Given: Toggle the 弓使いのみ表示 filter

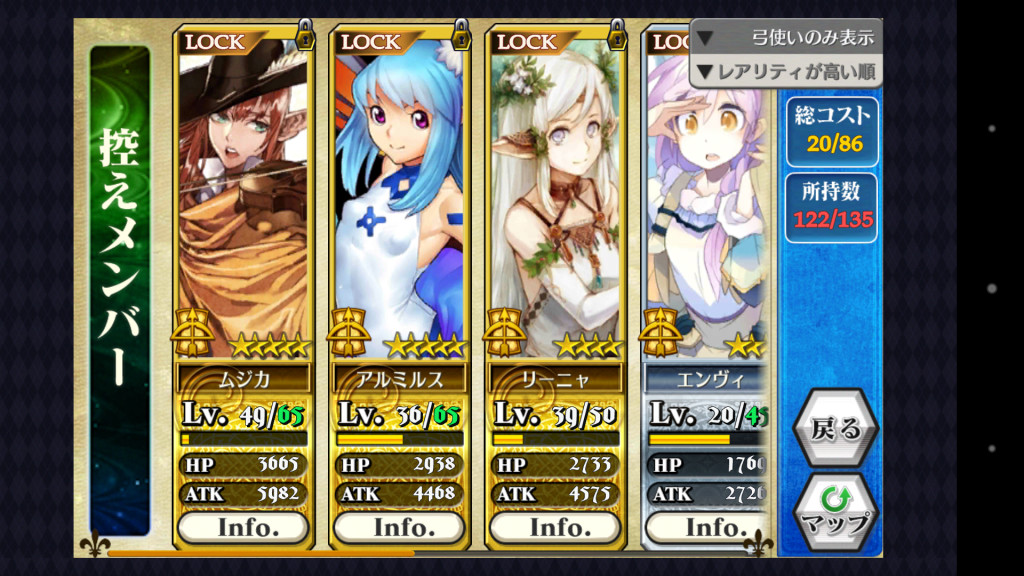Looking at the screenshot, I should (786, 38).
